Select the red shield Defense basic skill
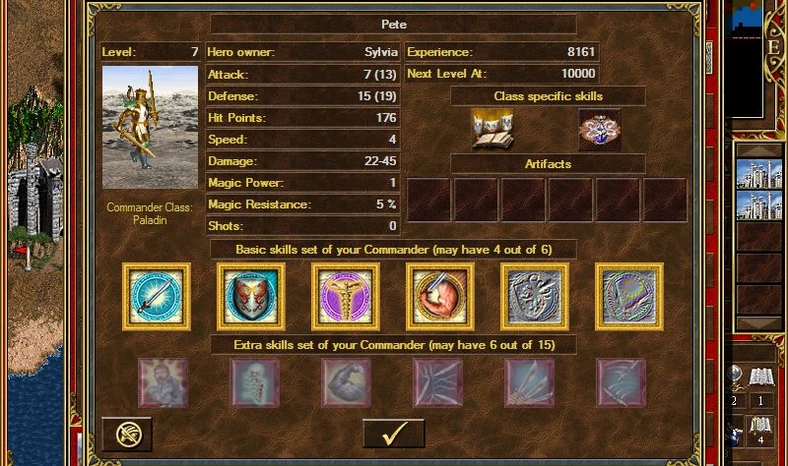Viewport: 788px width, 466px height. point(251,297)
